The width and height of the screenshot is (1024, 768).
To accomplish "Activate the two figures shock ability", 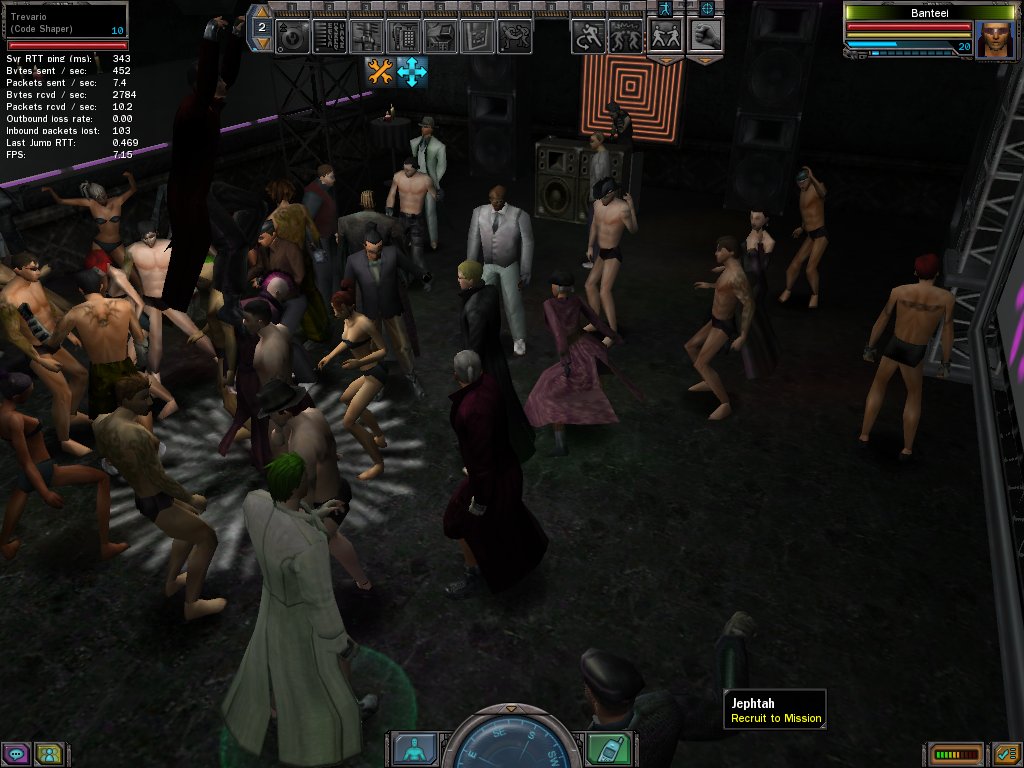I will [627, 36].
